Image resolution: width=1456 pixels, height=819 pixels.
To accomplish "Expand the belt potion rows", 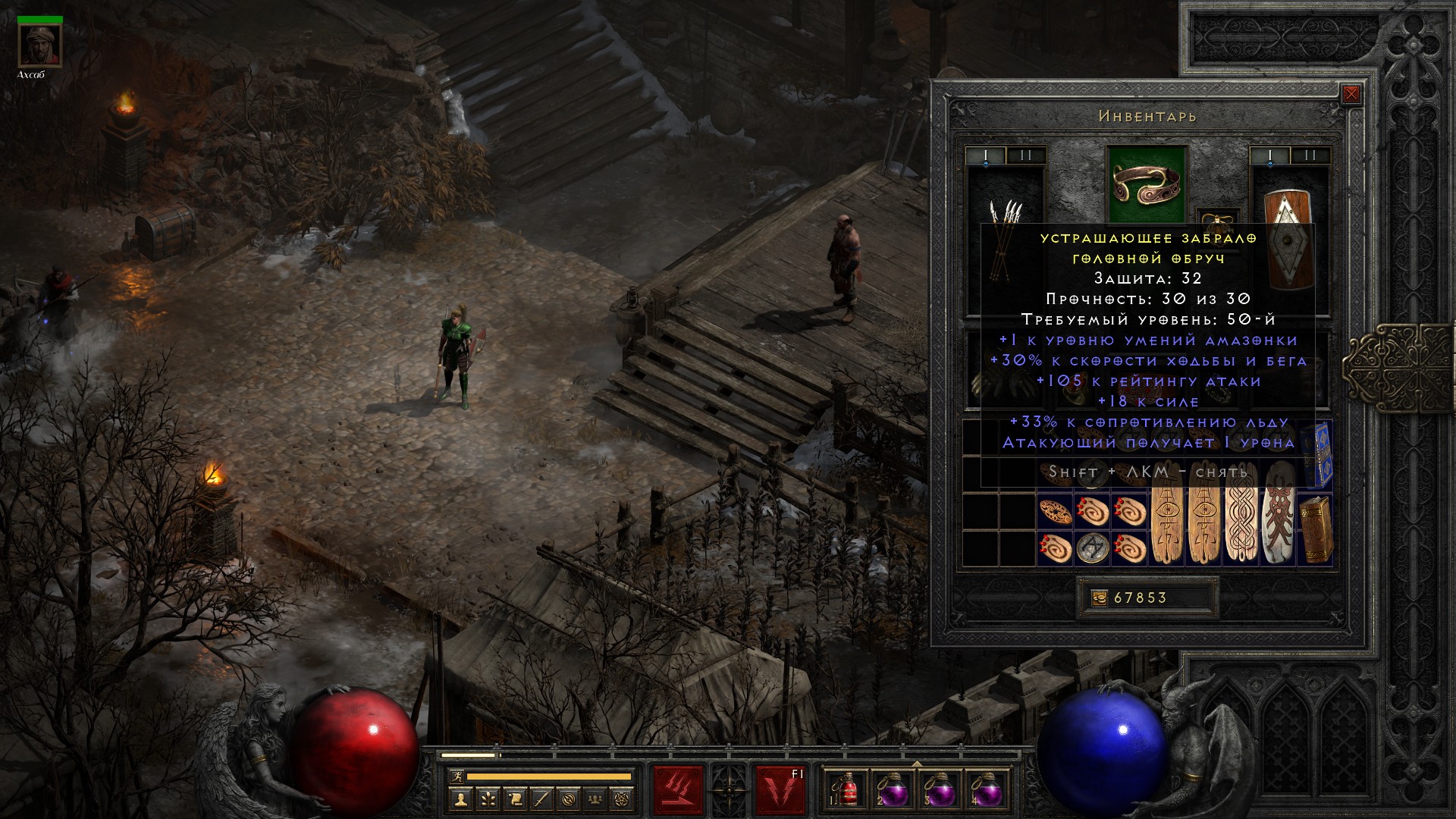I will click(x=917, y=764).
